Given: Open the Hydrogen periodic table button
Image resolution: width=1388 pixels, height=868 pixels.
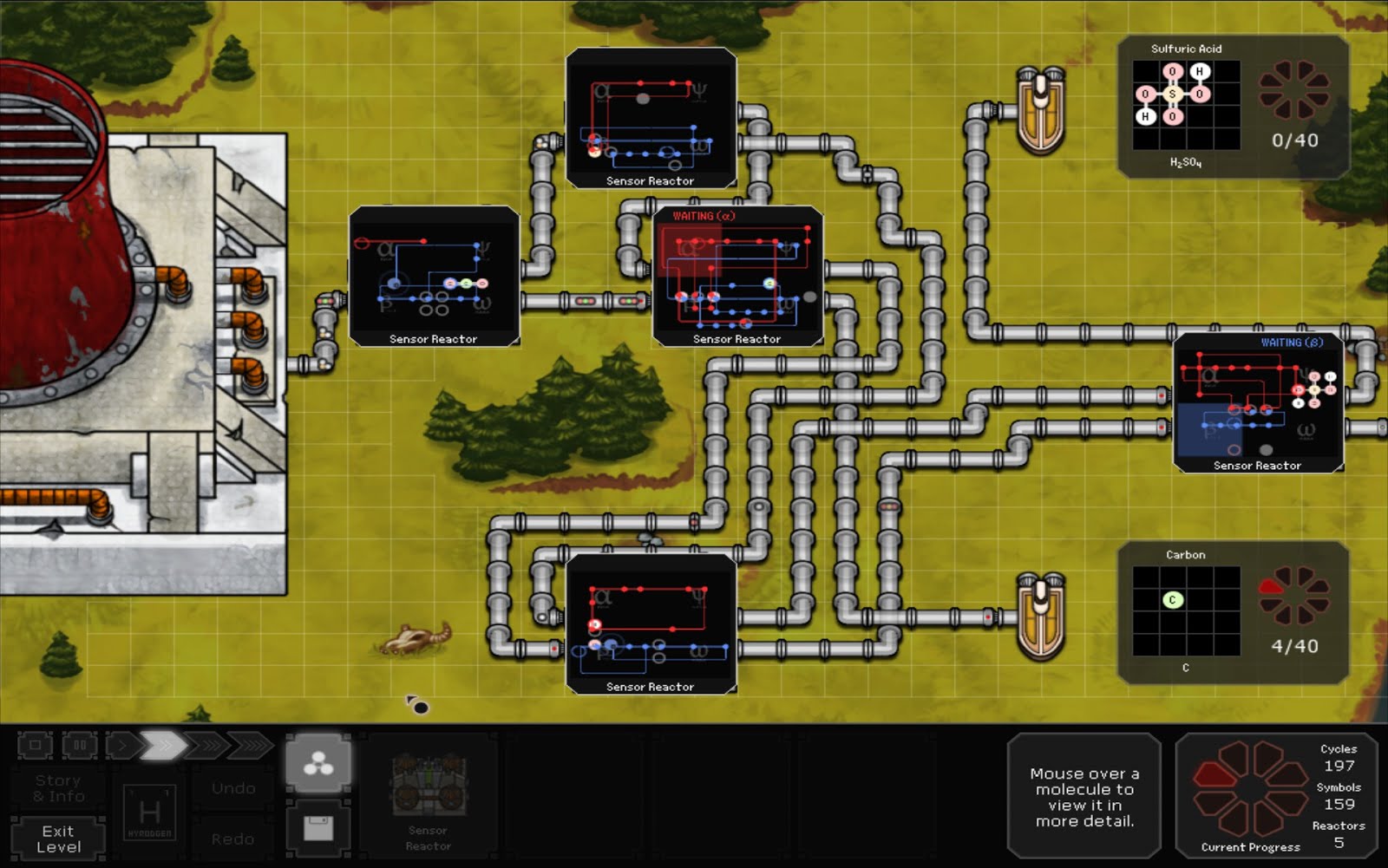Looking at the screenshot, I should [149, 814].
